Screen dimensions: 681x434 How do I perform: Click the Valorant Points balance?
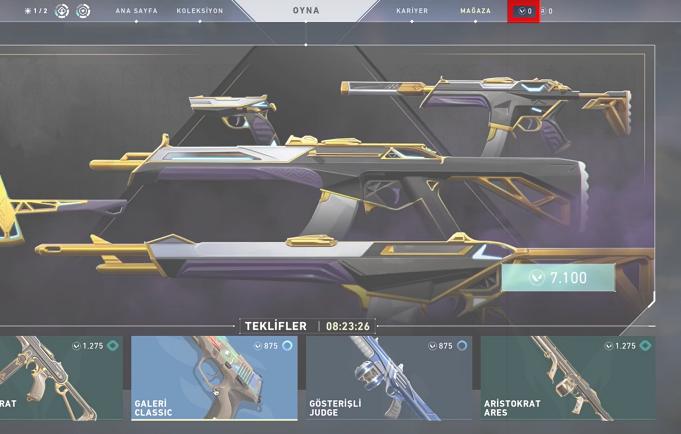click(524, 11)
